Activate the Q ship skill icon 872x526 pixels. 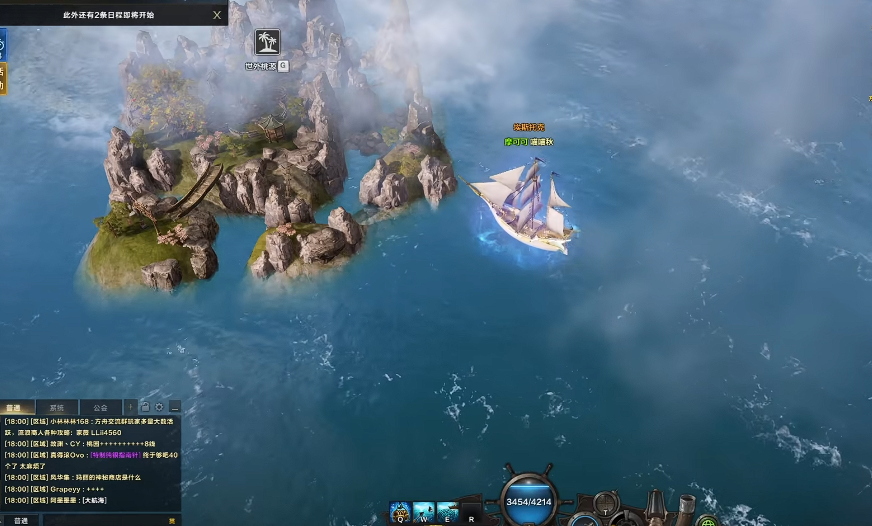(400, 513)
